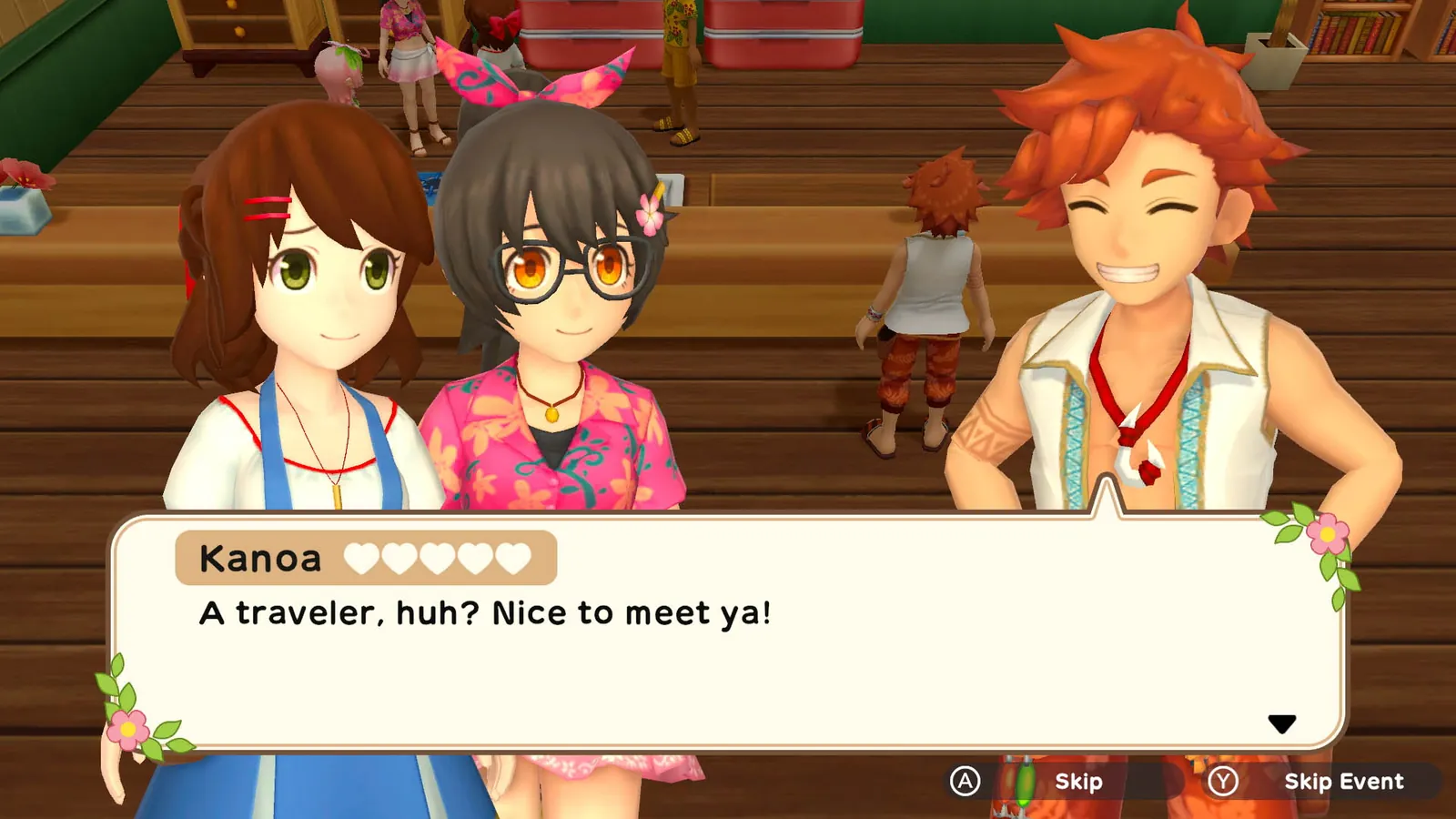Select Skip Event to bypass the cutscene

point(1344,781)
